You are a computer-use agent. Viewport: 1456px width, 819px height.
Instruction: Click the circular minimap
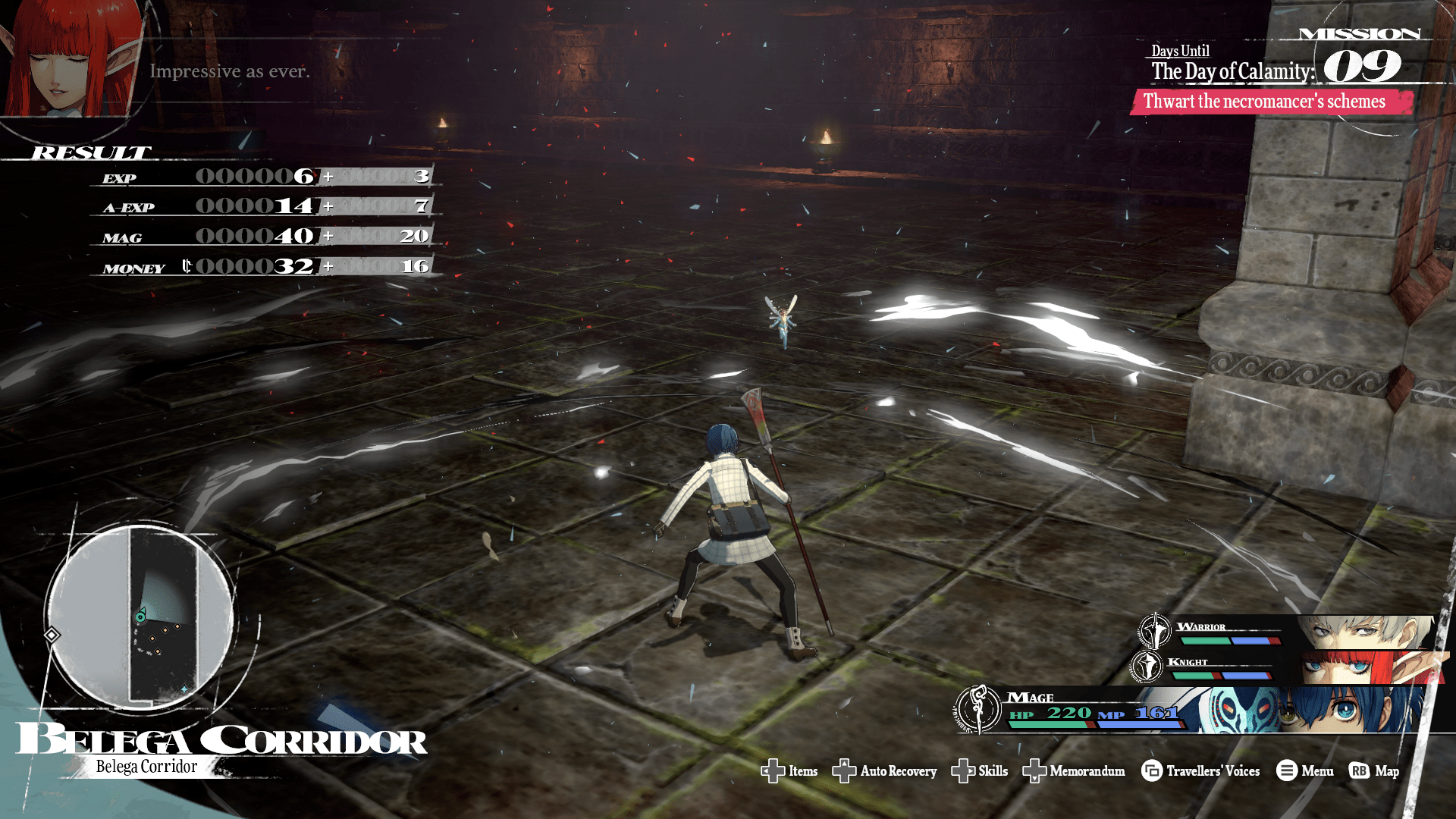(x=141, y=616)
